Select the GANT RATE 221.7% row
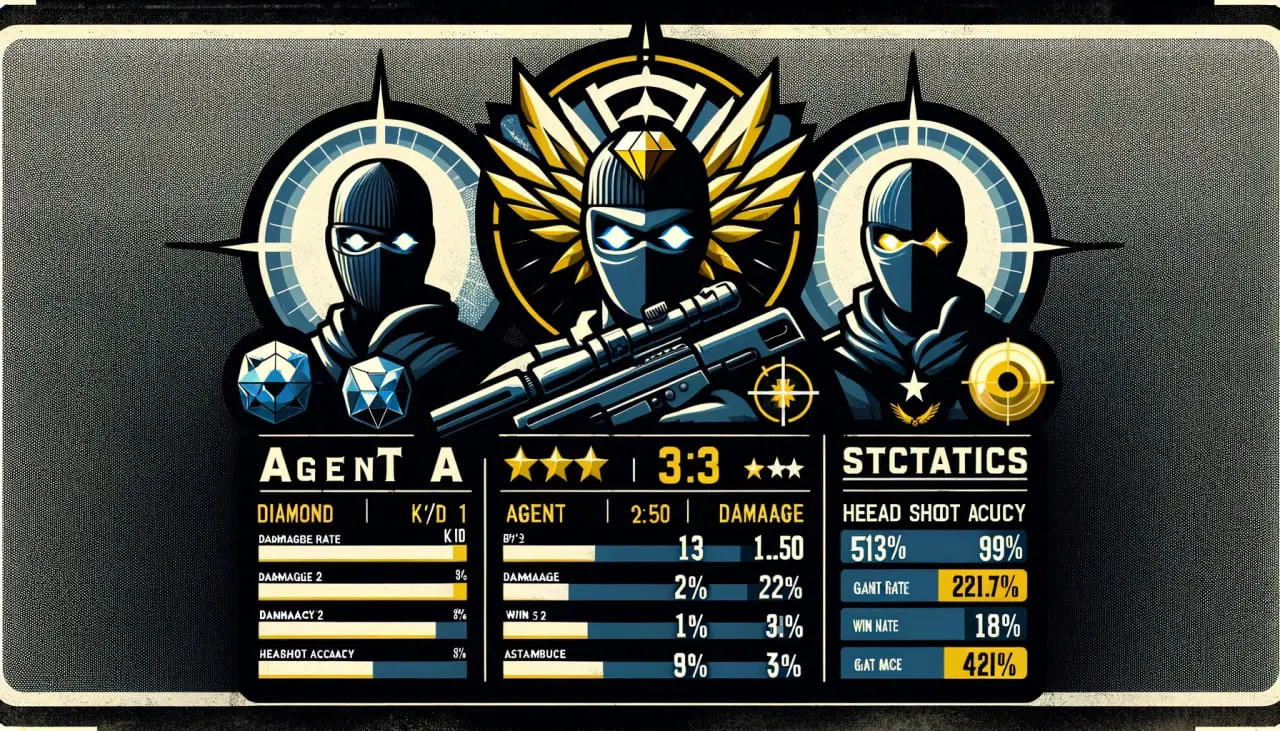Image resolution: width=1280 pixels, height=731 pixels. [933, 586]
